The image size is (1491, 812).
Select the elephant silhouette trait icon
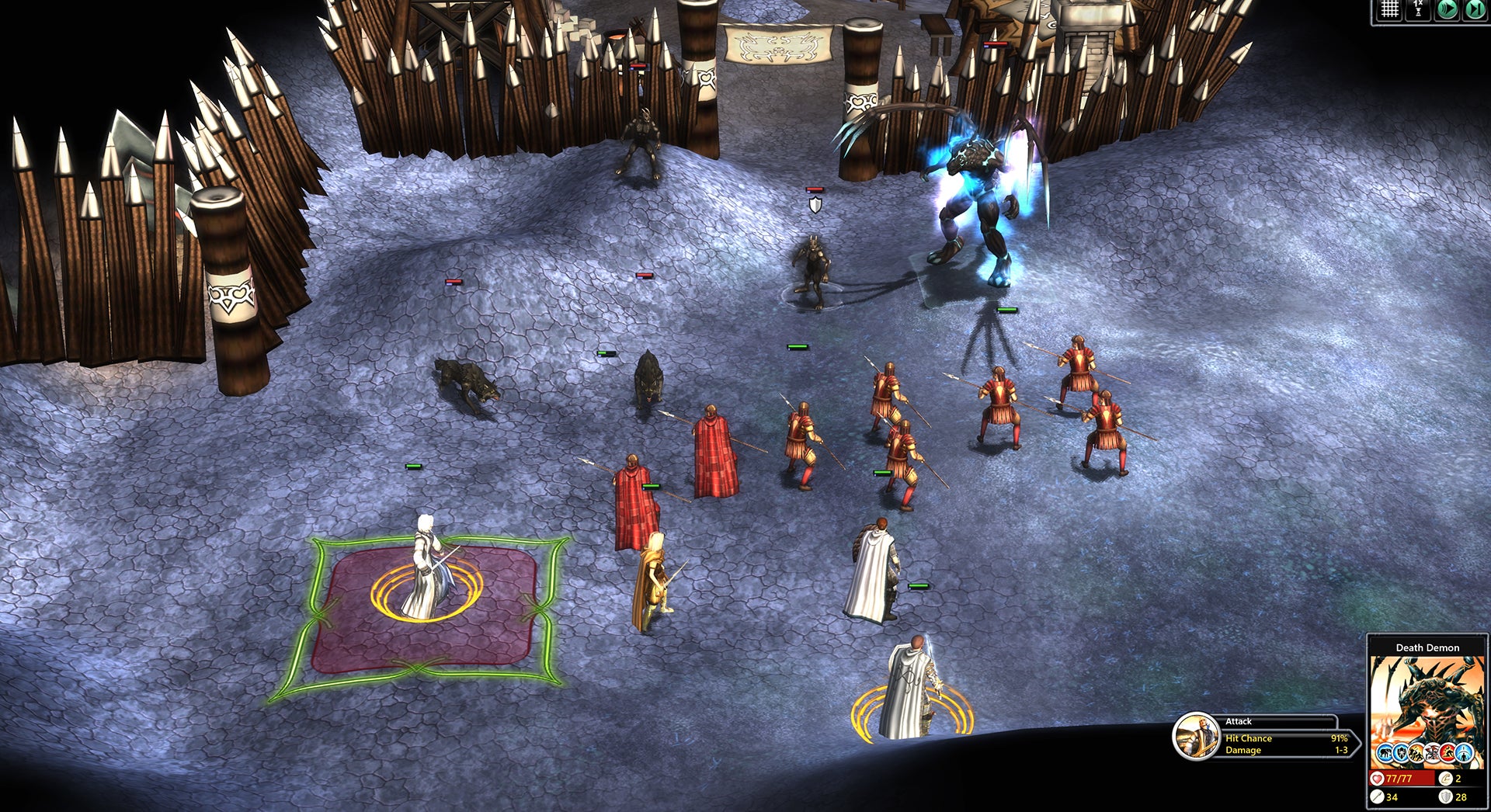(x=1385, y=752)
